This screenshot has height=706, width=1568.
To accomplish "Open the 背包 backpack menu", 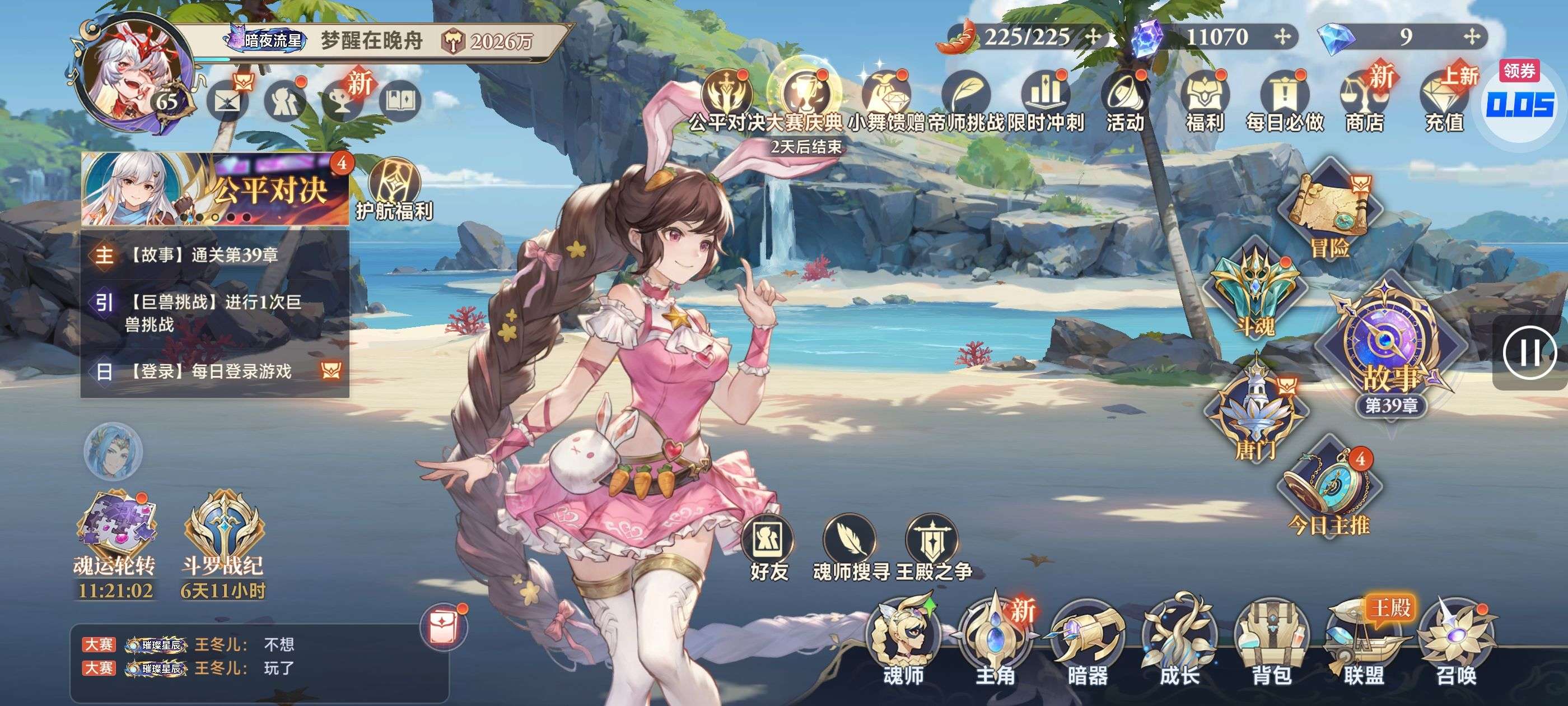I will [x=1272, y=643].
